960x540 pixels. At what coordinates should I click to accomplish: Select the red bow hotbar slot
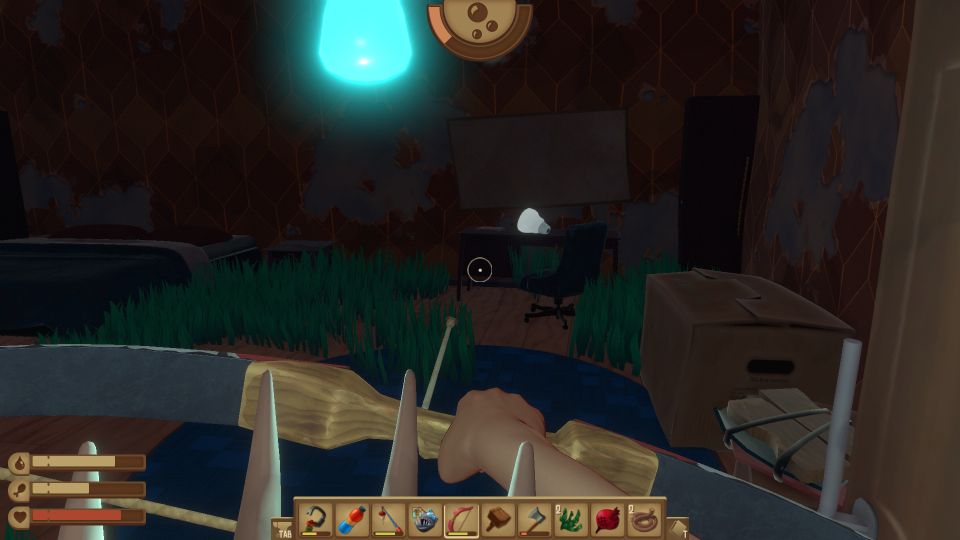coord(462,519)
